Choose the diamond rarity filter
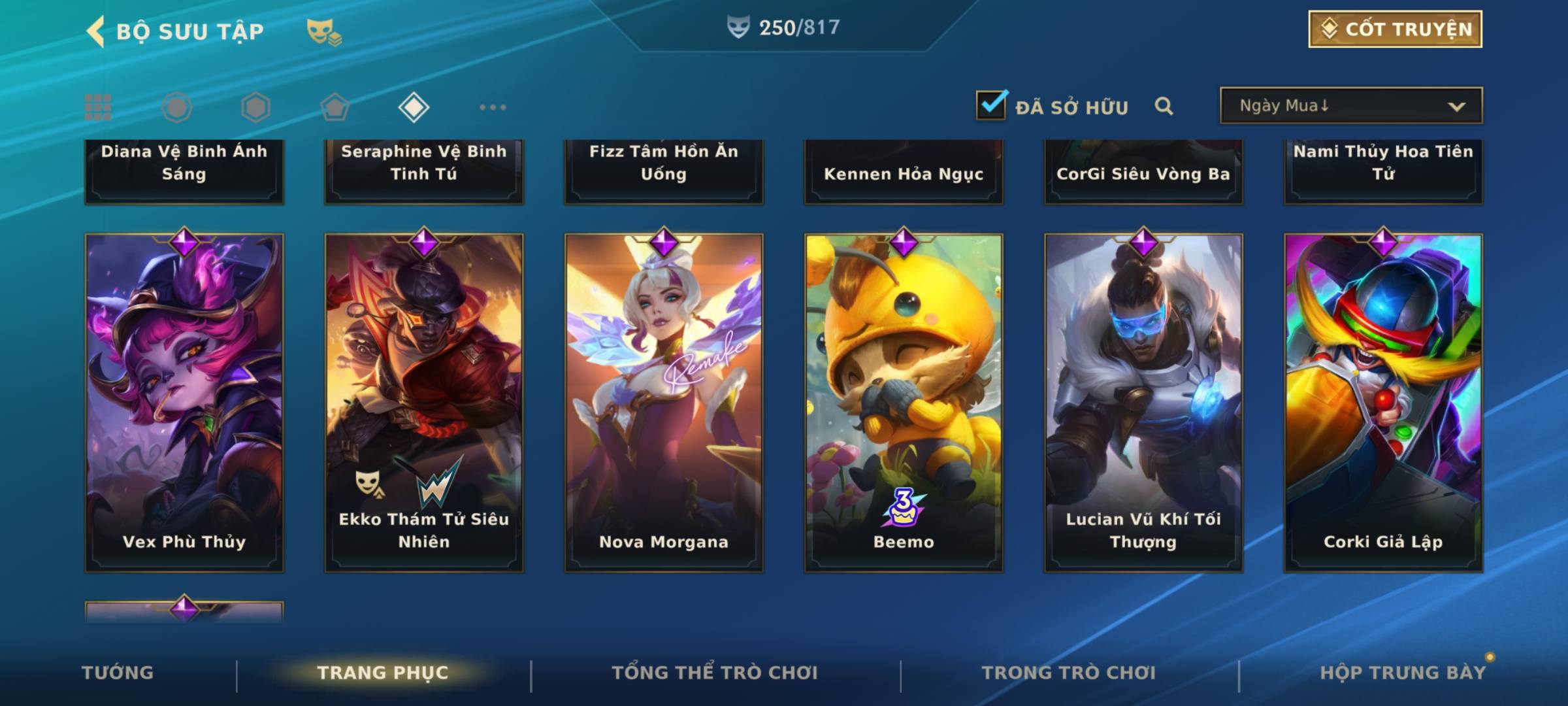 [x=414, y=107]
